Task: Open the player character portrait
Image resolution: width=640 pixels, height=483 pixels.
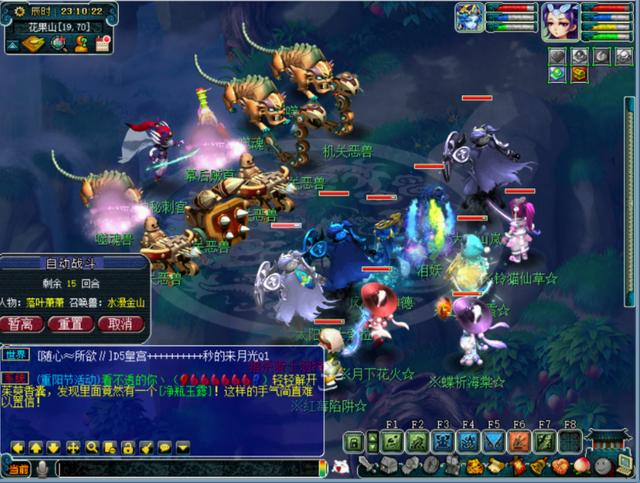Action: point(560,20)
